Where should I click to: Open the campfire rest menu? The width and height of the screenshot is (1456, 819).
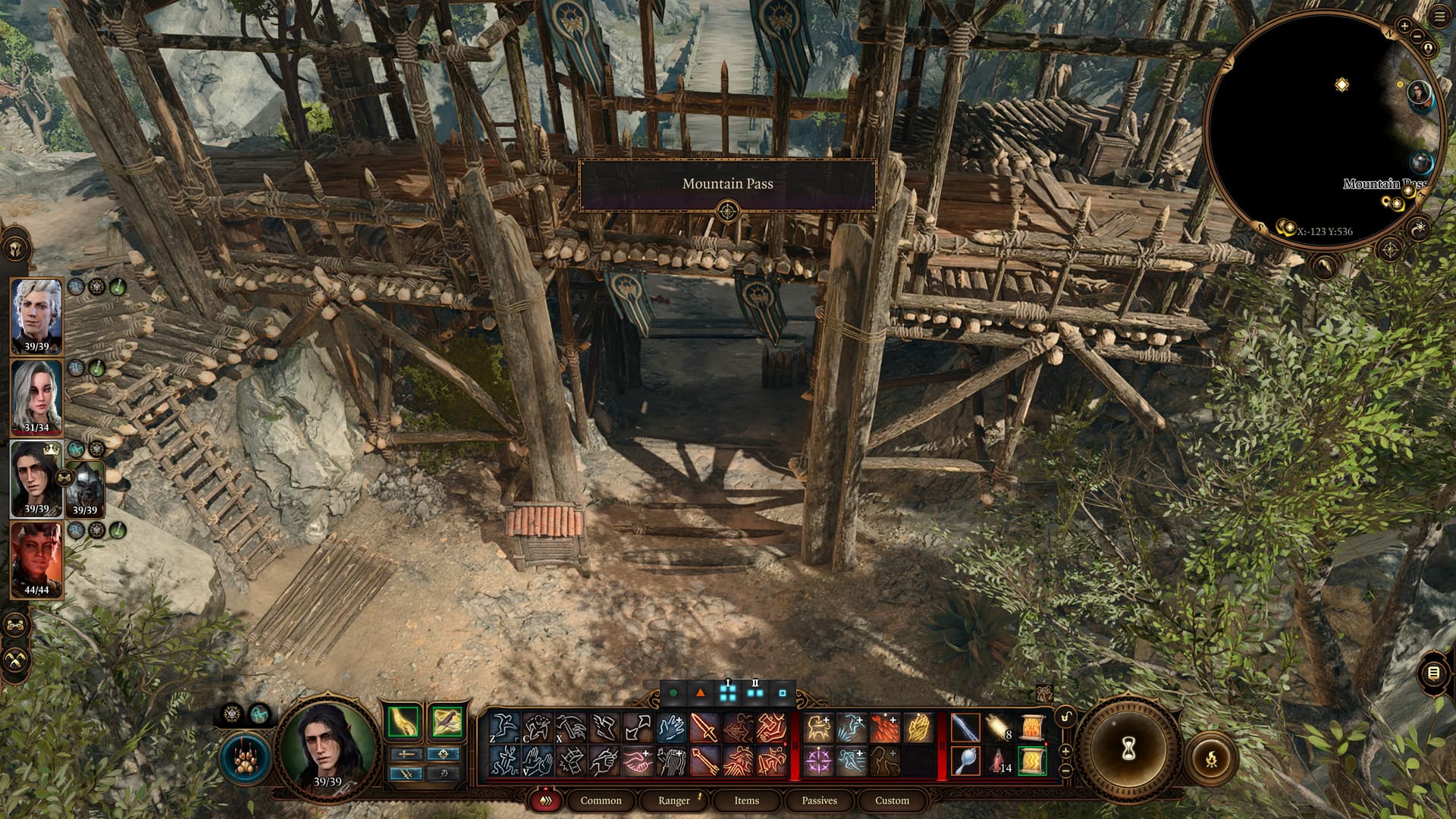[1211, 758]
